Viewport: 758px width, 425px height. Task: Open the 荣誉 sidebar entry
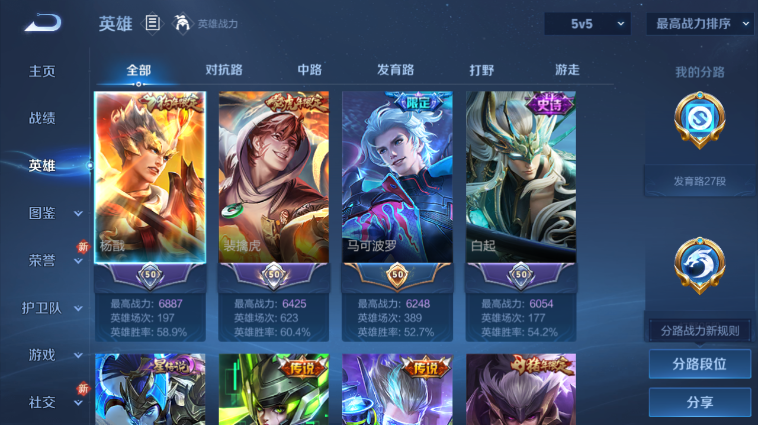click(x=42, y=260)
